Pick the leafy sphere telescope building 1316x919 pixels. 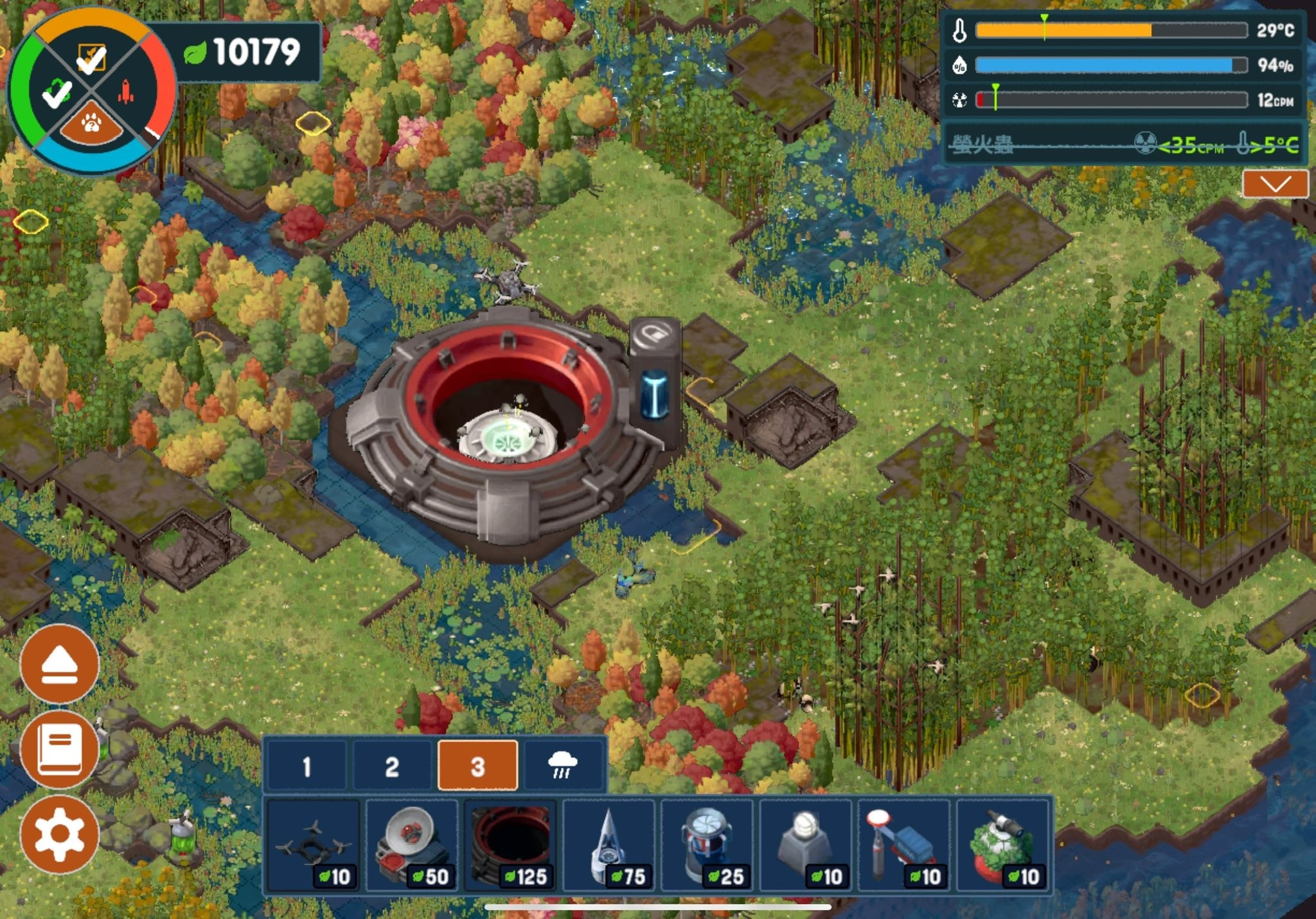pyautogui.click(x=1002, y=845)
